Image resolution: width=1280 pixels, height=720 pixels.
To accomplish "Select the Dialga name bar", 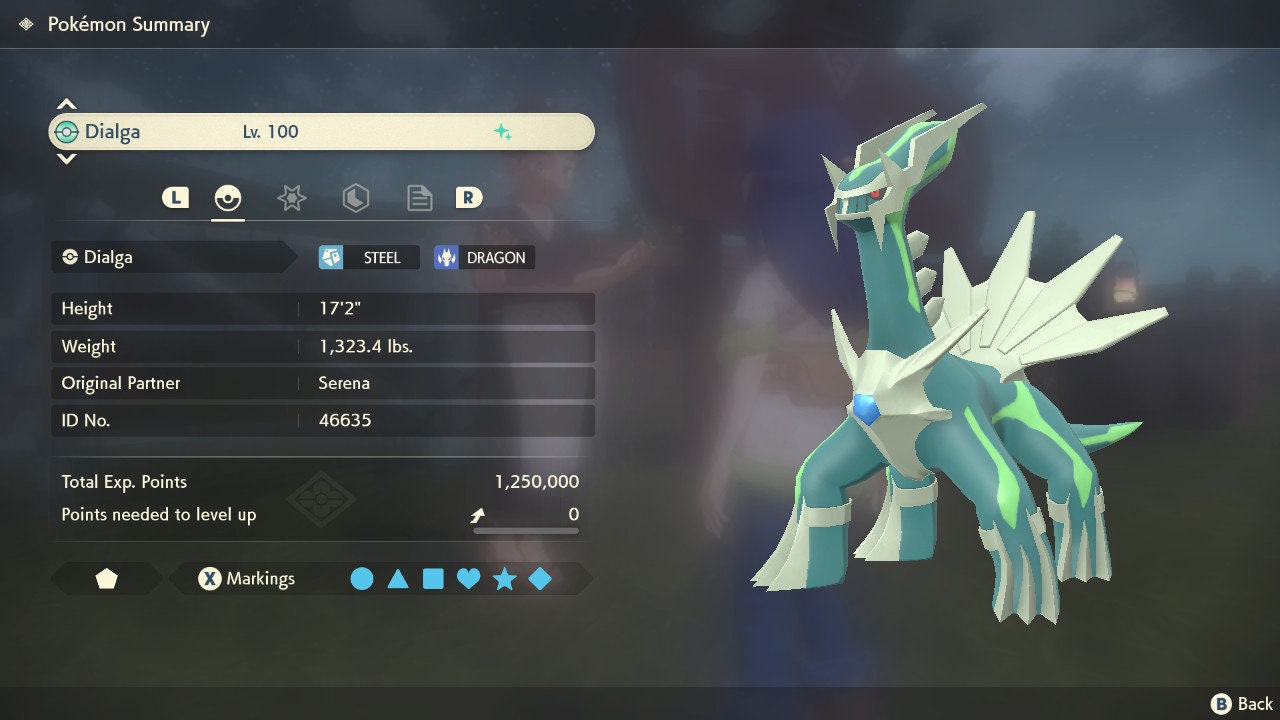I will click(321, 132).
